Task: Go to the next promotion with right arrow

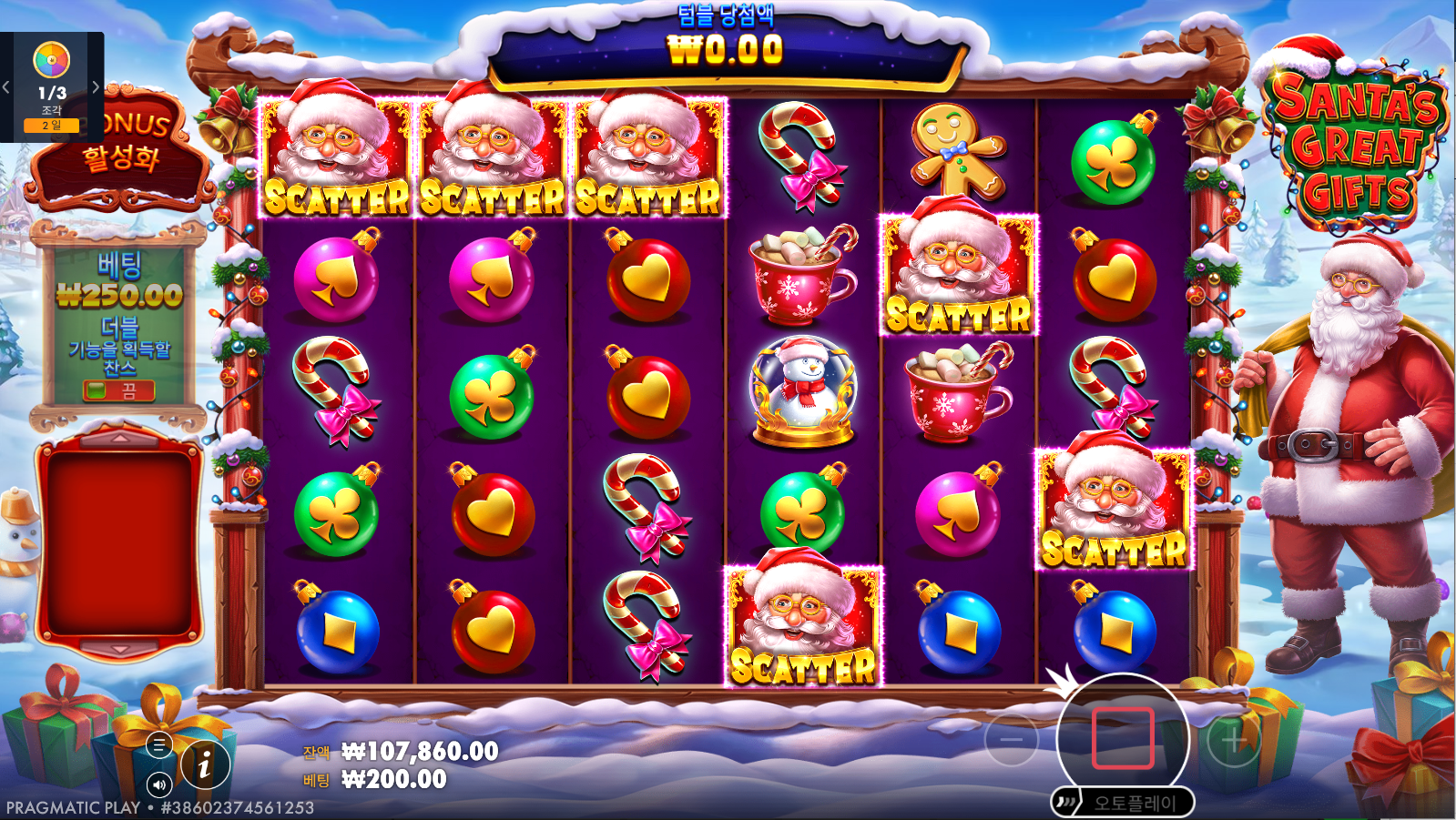Action: [96, 87]
